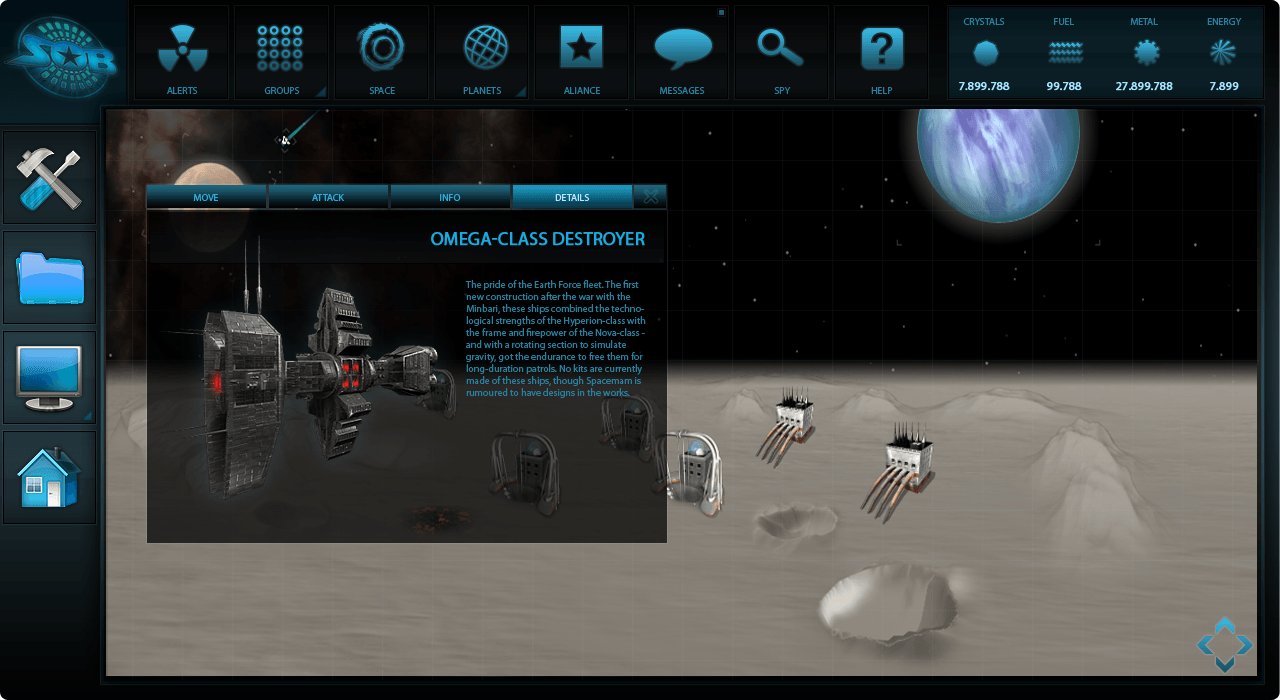Open Messages

coord(682,52)
